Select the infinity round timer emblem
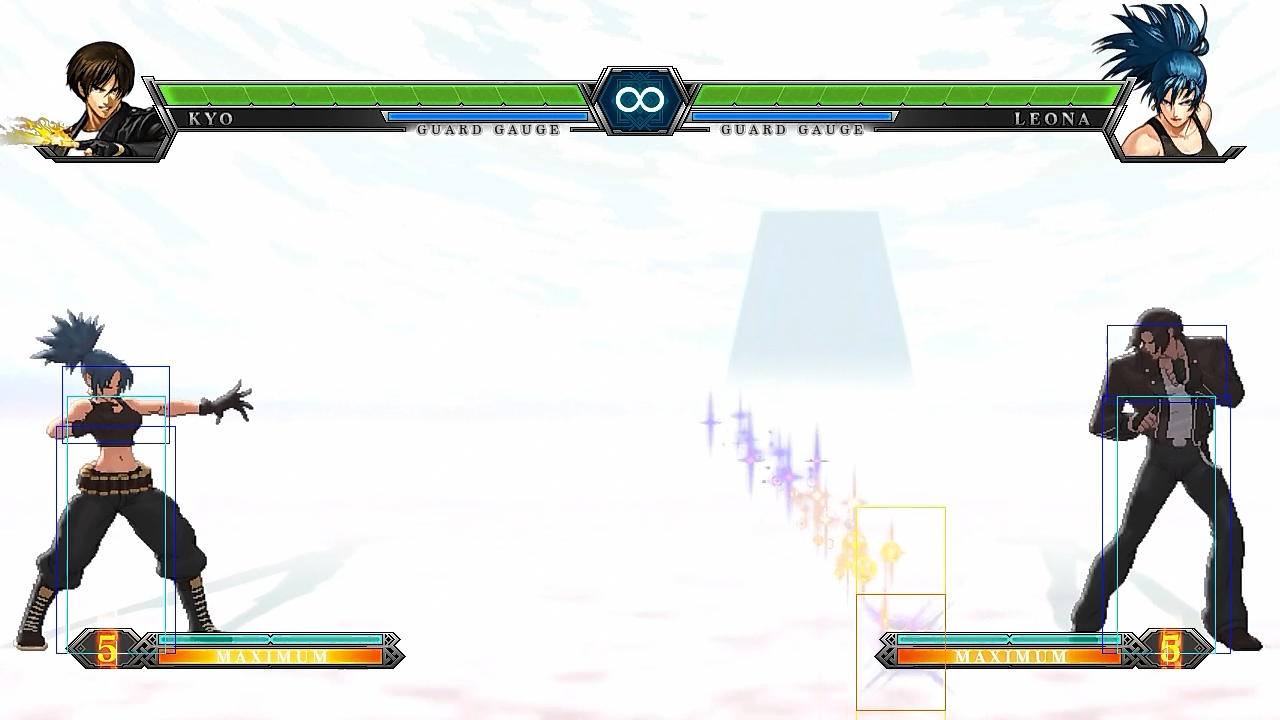The height and width of the screenshot is (720, 1280). coord(639,100)
